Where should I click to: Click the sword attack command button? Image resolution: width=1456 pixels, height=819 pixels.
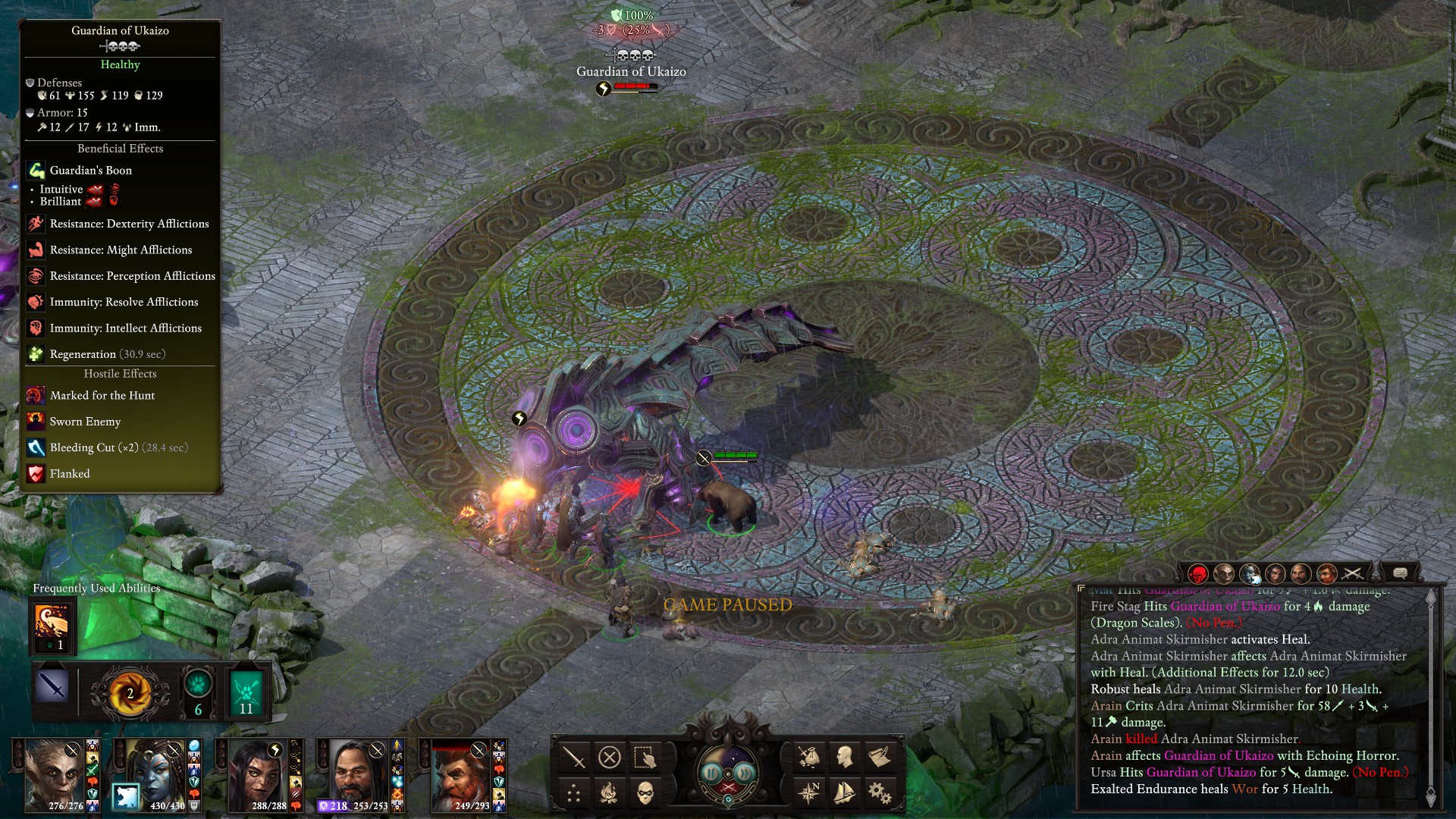coord(573,757)
